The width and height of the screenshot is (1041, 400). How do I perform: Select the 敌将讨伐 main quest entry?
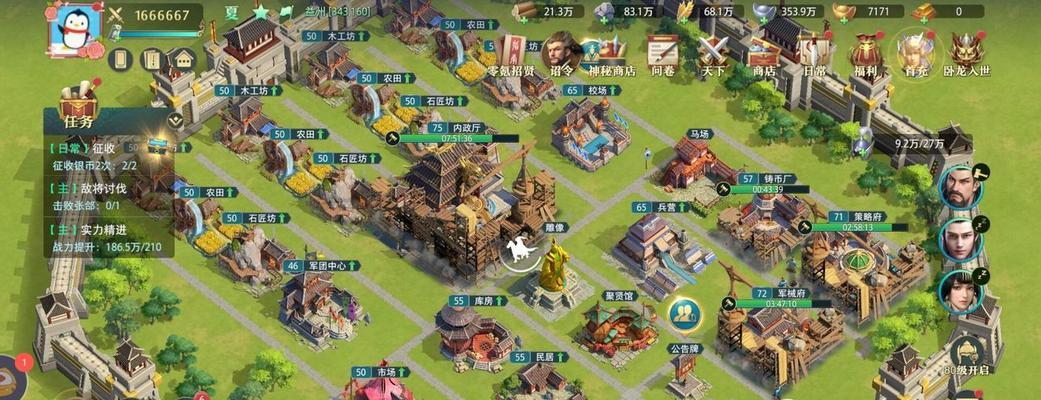[x=100, y=189]
